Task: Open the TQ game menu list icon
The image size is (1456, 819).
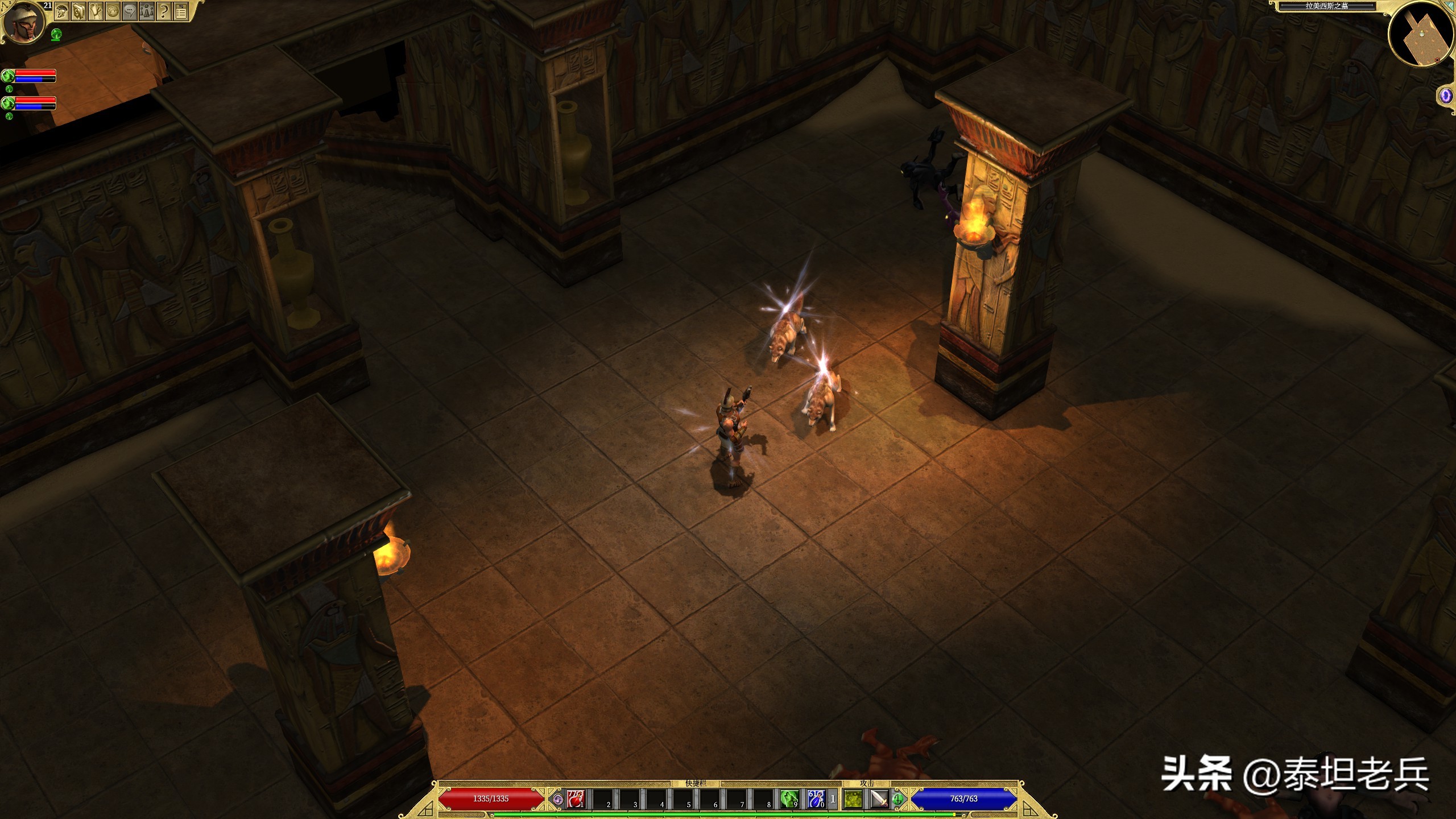Action: point(181,11)
